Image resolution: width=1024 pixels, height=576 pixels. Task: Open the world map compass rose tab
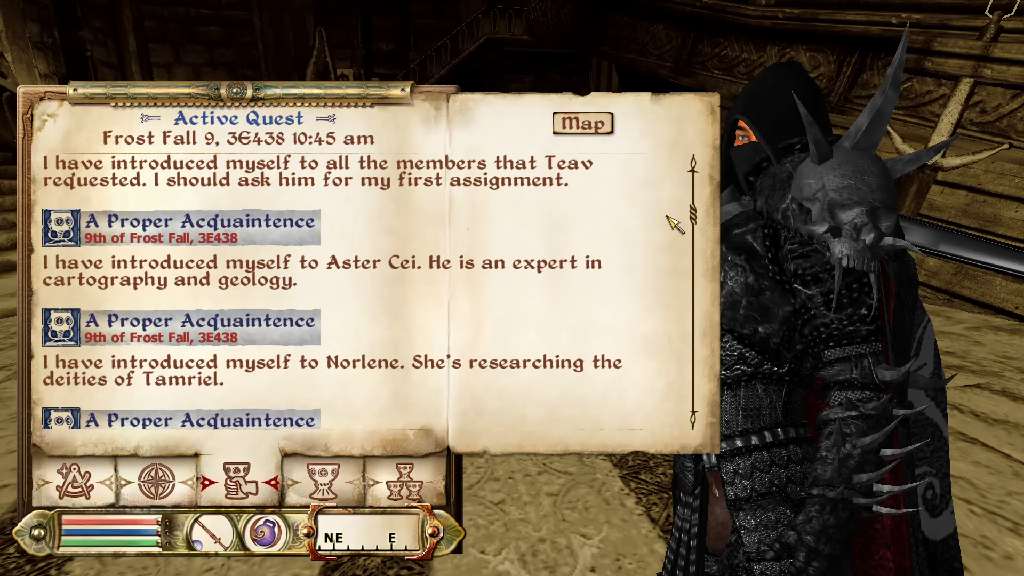coord(157,483)
